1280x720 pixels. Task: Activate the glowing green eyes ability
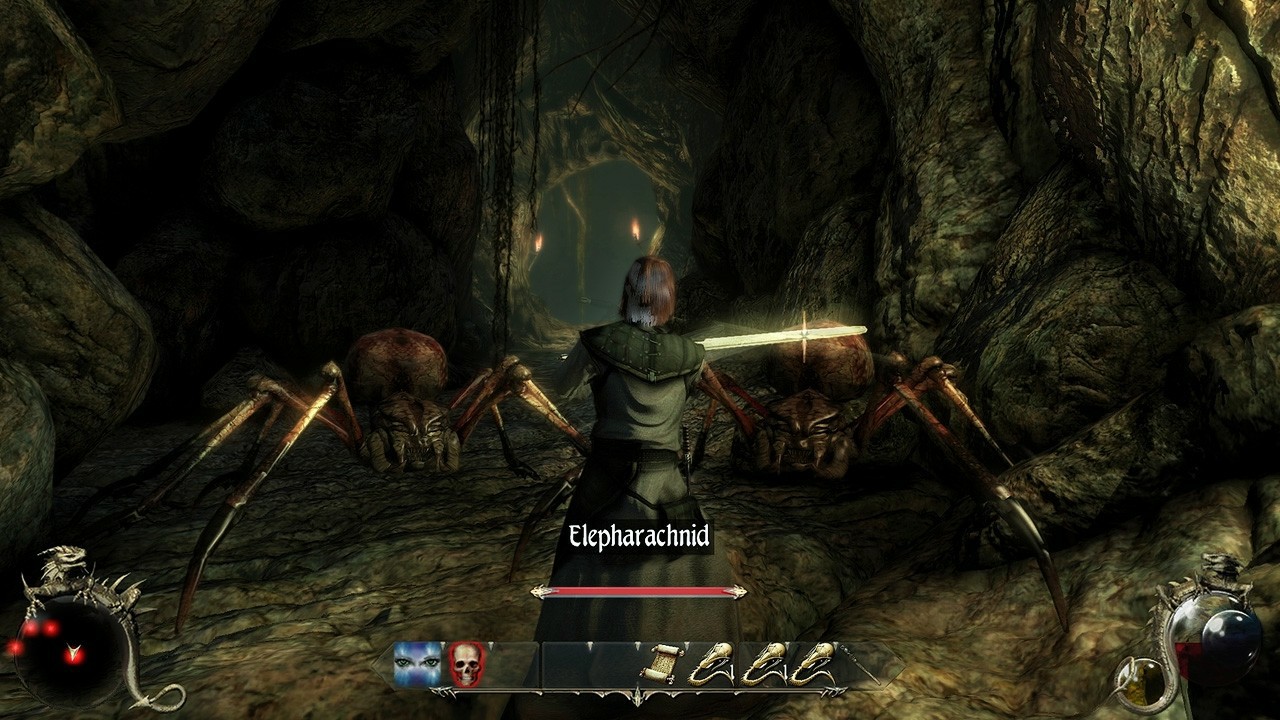416,663
